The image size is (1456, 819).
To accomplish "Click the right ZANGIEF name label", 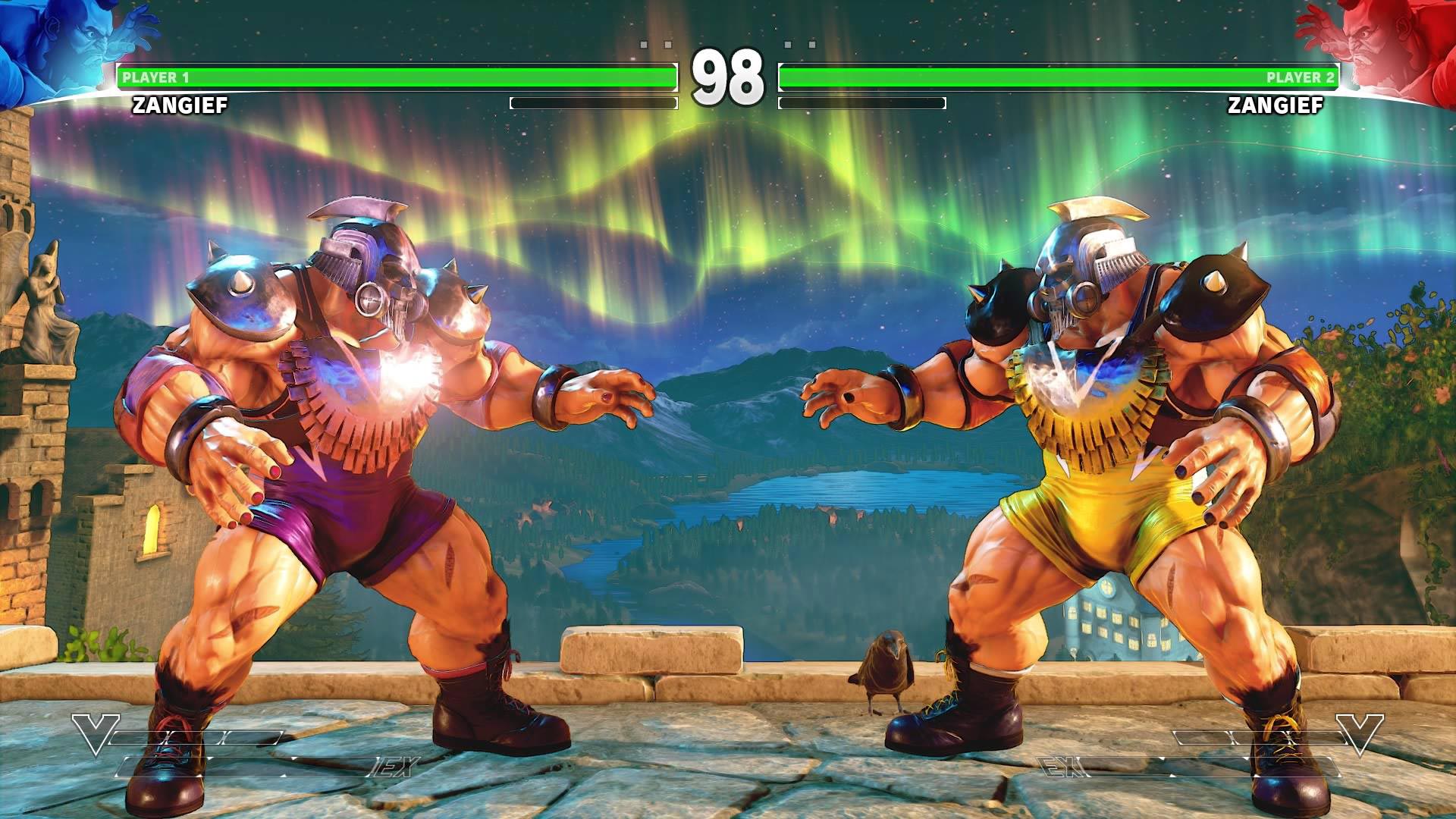I will click(x=1278, y=107).
